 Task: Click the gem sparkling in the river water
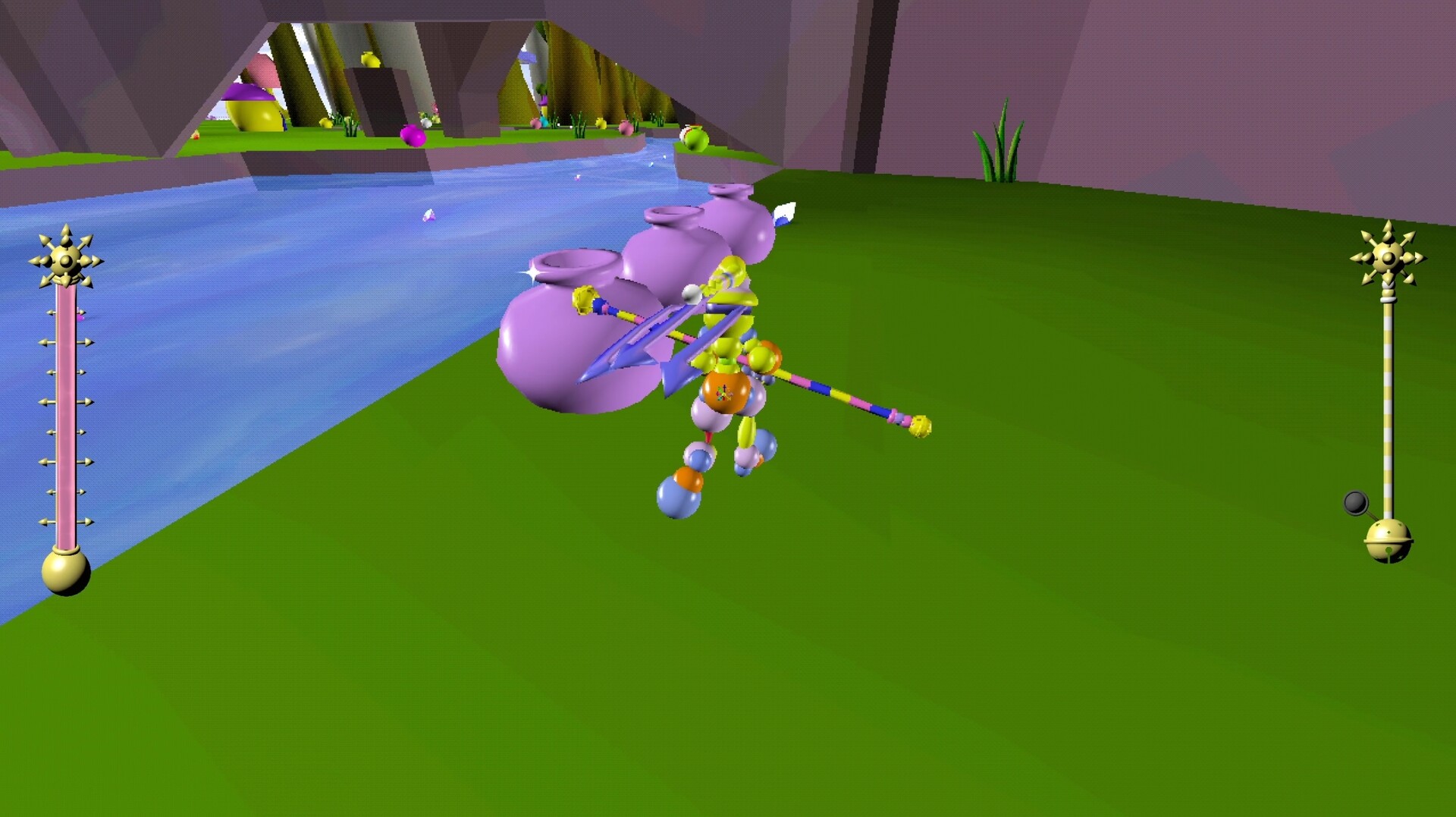tap(428, 215)
